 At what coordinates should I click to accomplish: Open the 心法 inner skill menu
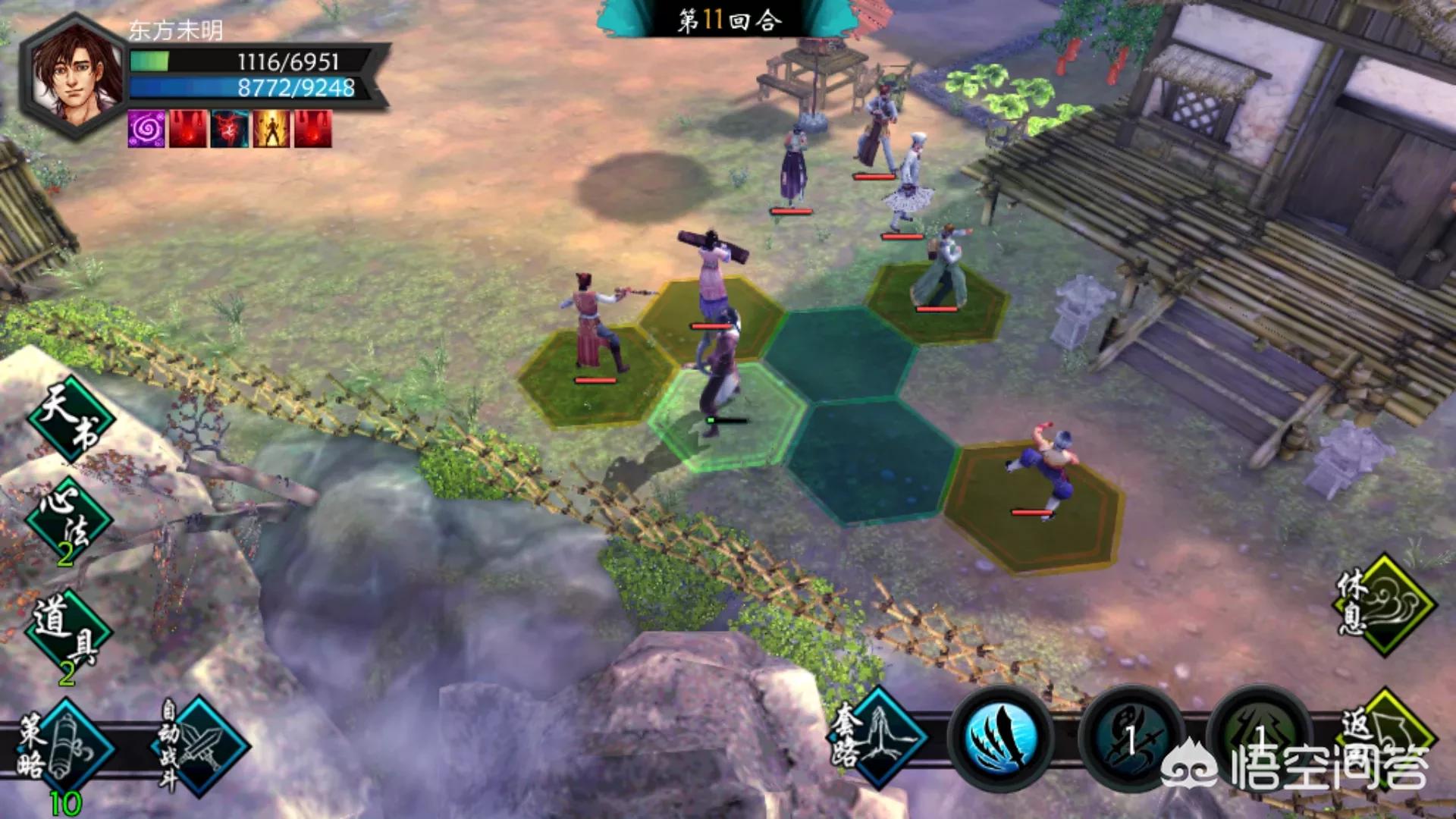[x=68, y=520]
